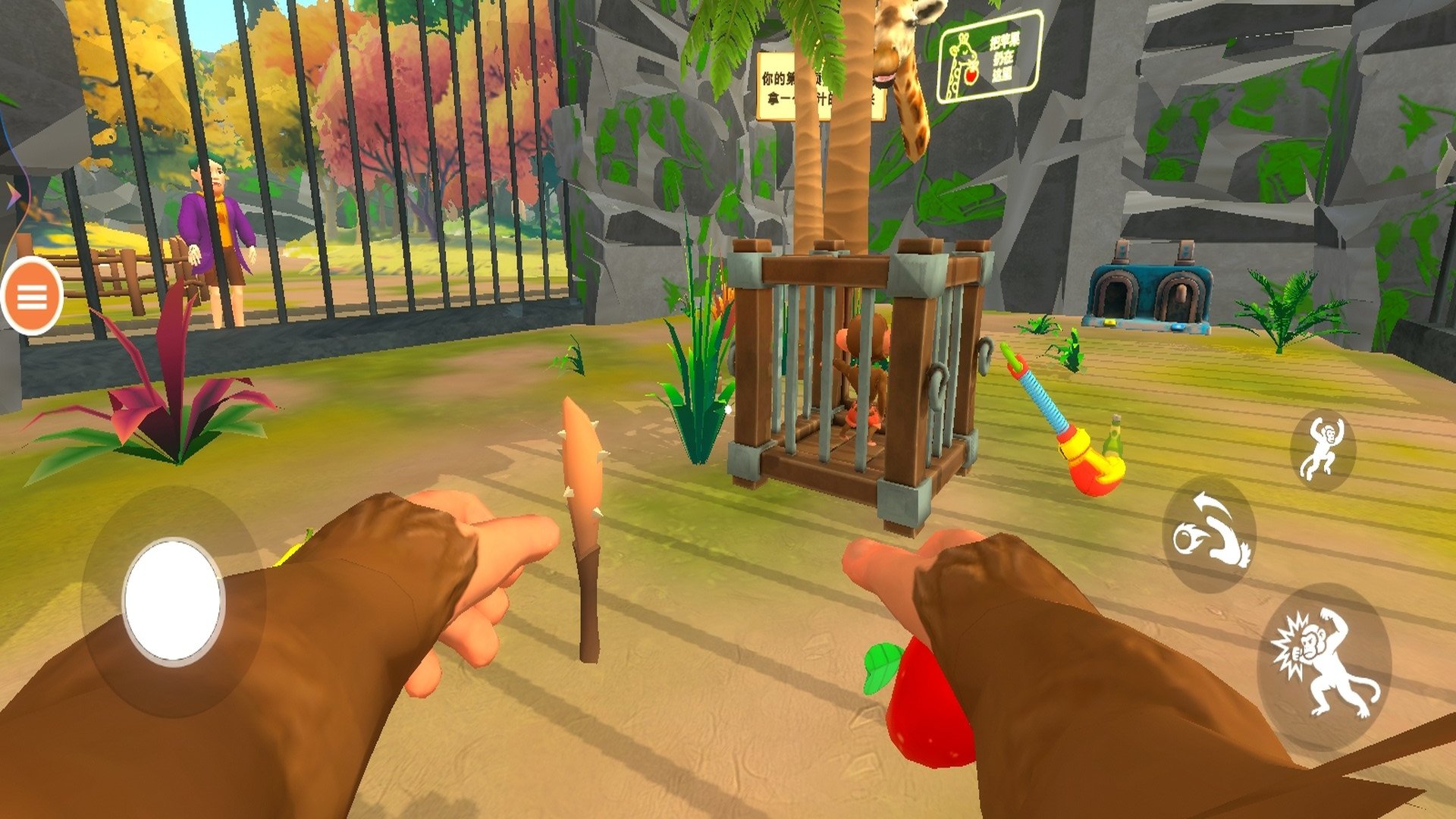Viewport: 1456px width, 819px height.
Task: Tap the virtual joystick thumb pad
Action: coord(173,601)
